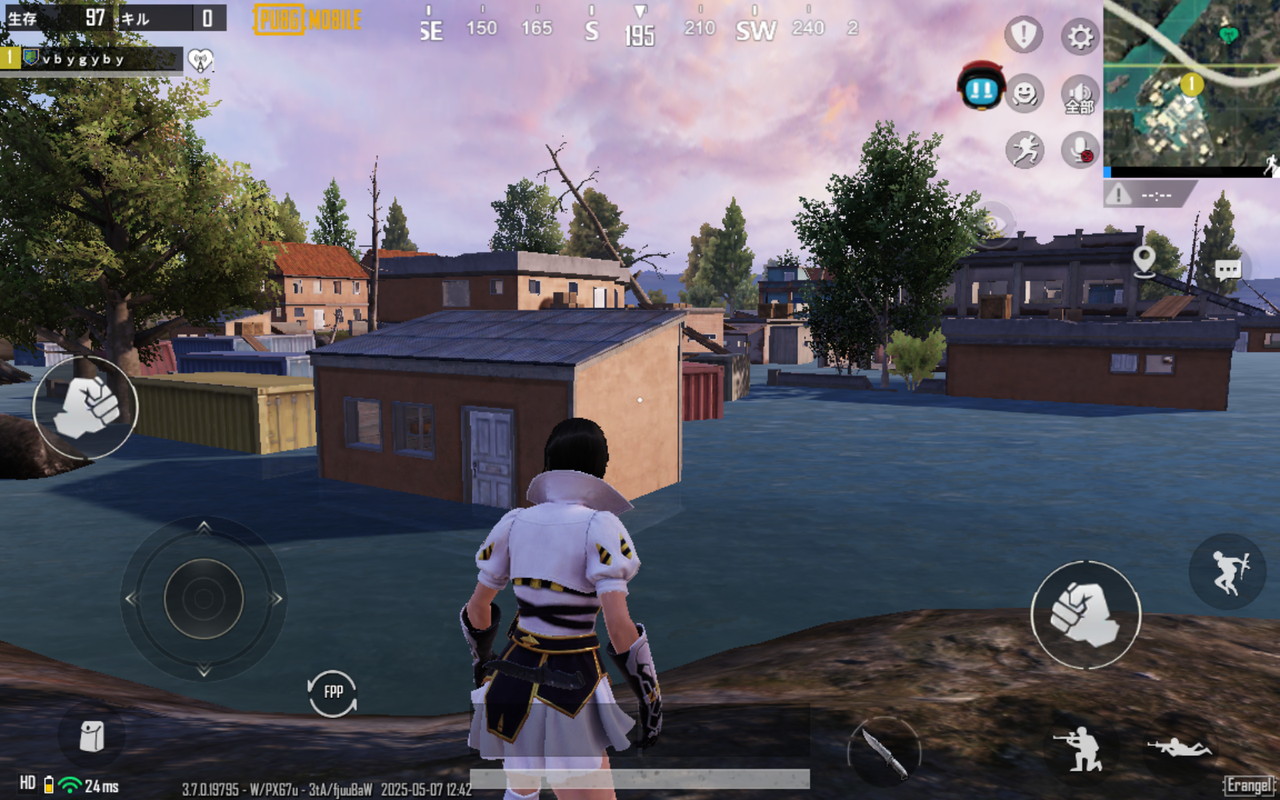Activate the auto-sprint running icon

(x=1025, y=150)
